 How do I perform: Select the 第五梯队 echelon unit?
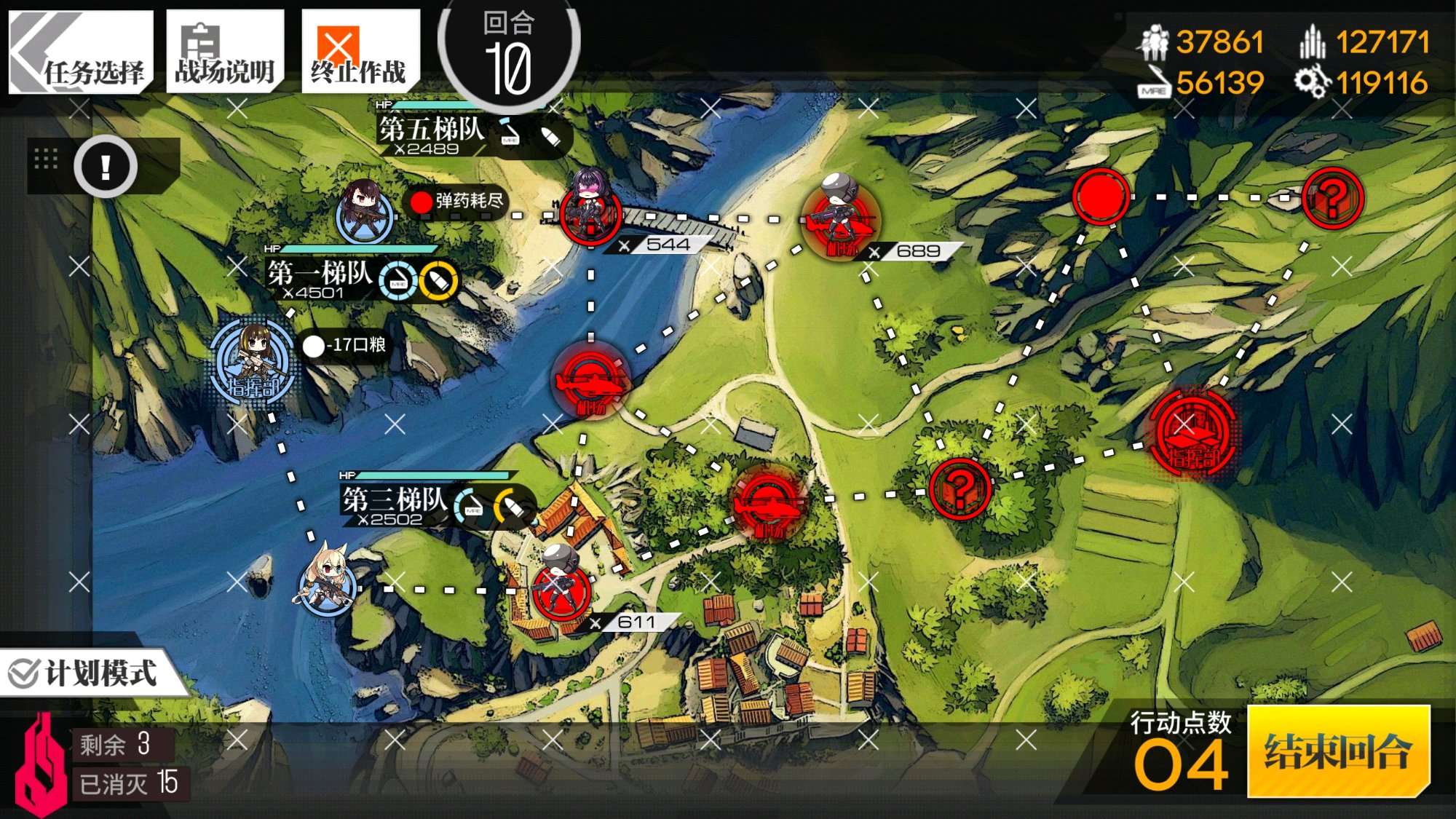click(x=364, y=211)
